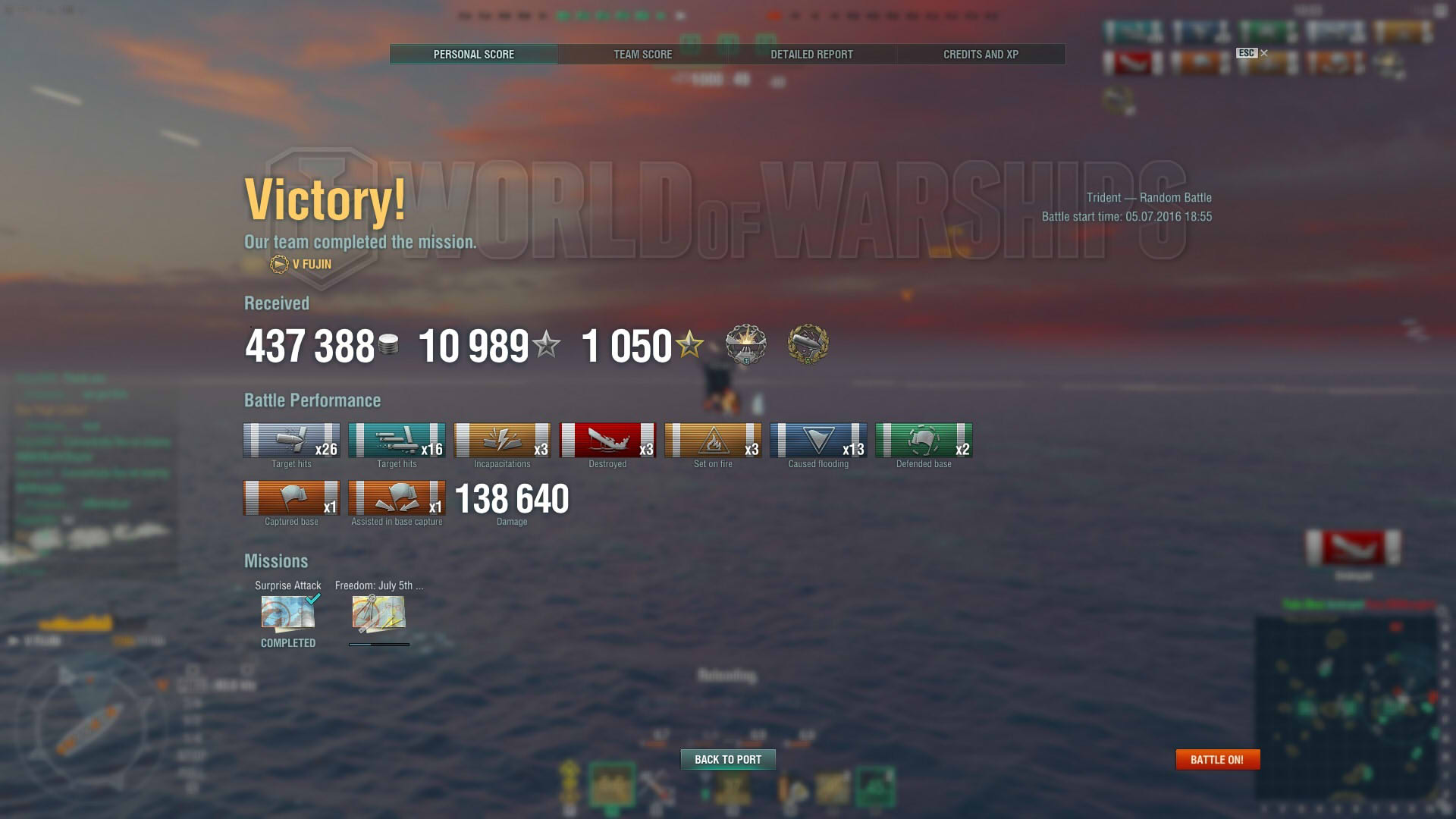
Task: Select the completed Surprise Attack mission
Action: pyautogui.click(x=287, y=613)
